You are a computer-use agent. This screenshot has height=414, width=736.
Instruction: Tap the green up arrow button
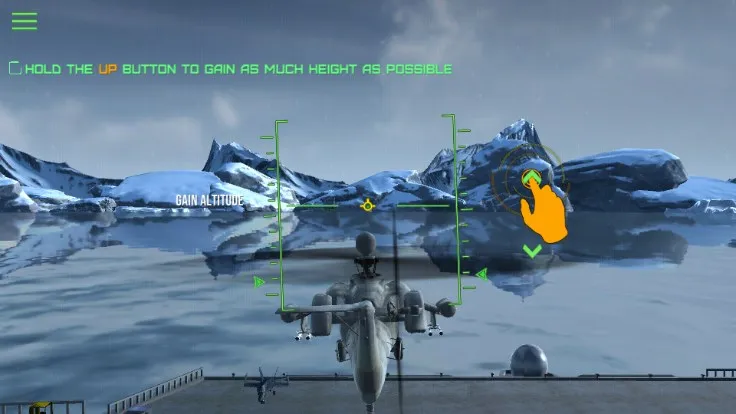(x=532, y=178)
